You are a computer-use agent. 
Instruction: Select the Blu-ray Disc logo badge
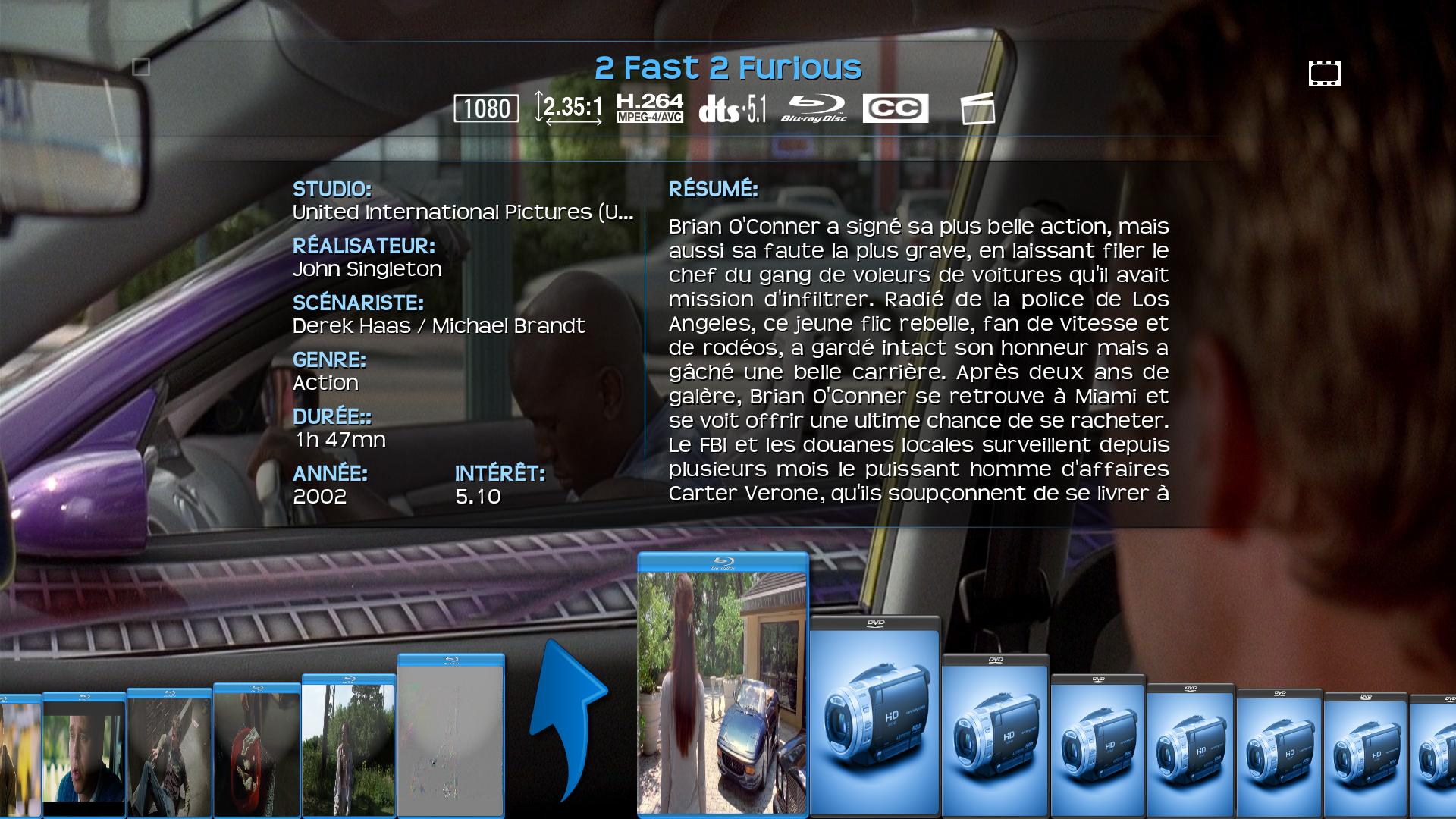(814, 108)
